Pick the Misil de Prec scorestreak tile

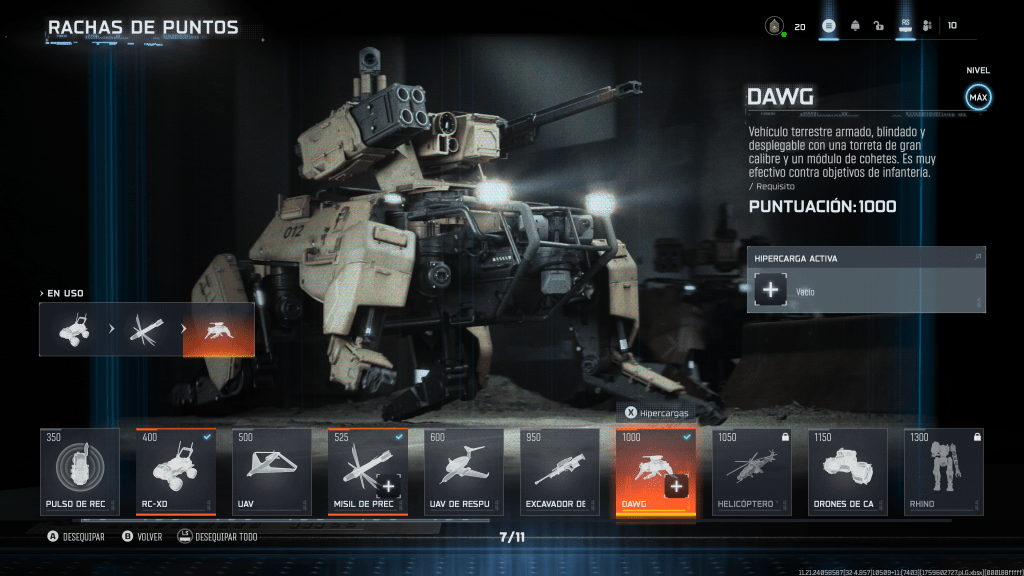coord(366,468)
